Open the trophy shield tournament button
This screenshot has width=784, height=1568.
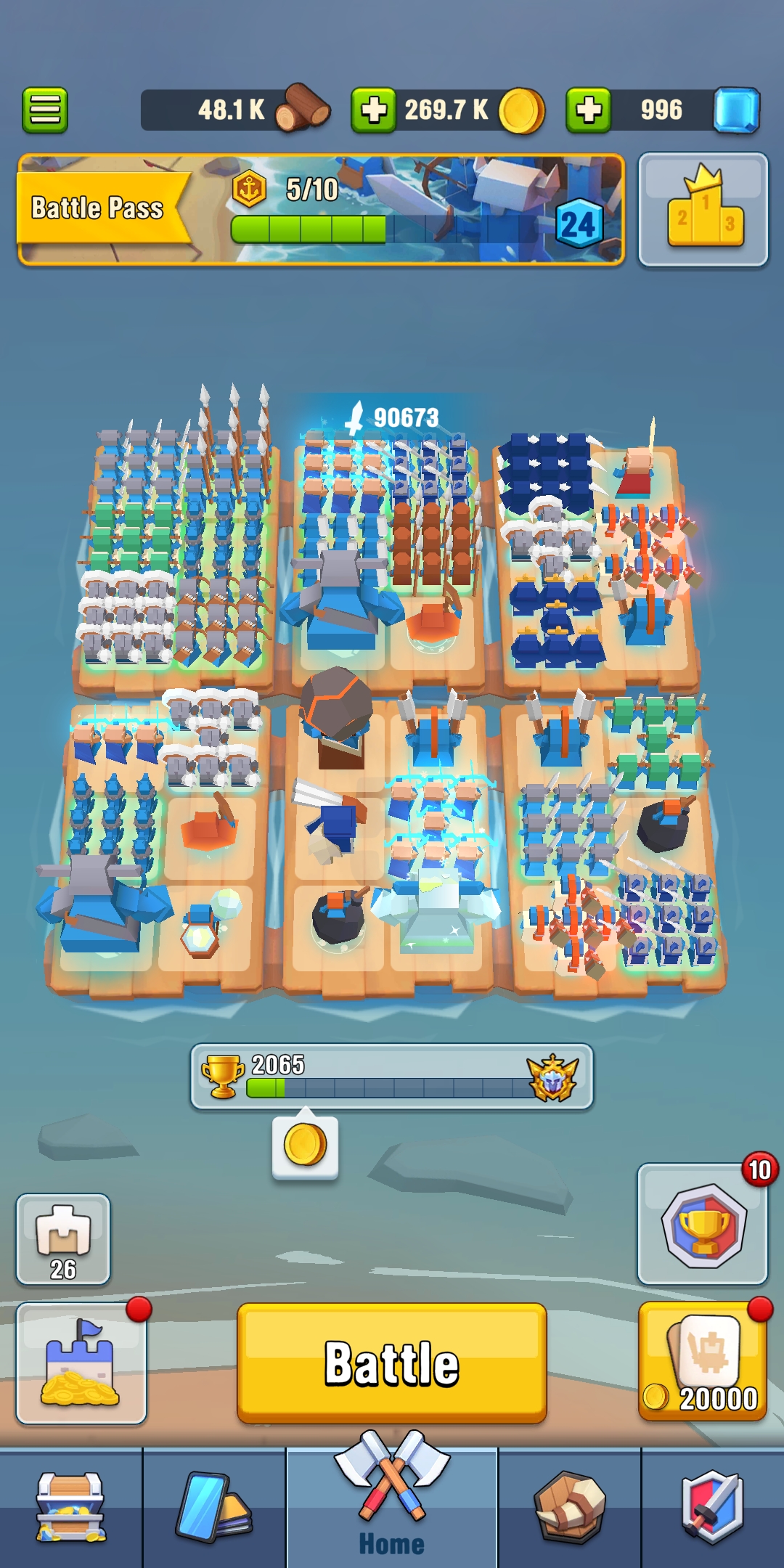[x=702, y=1224]
